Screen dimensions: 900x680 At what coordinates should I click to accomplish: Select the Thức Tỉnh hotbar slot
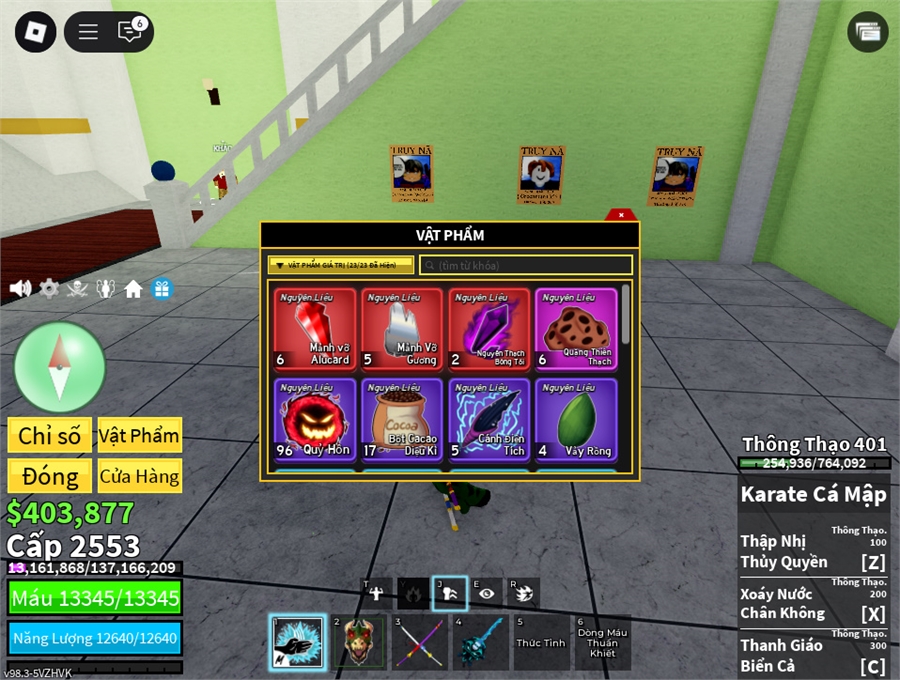(541, 642)
